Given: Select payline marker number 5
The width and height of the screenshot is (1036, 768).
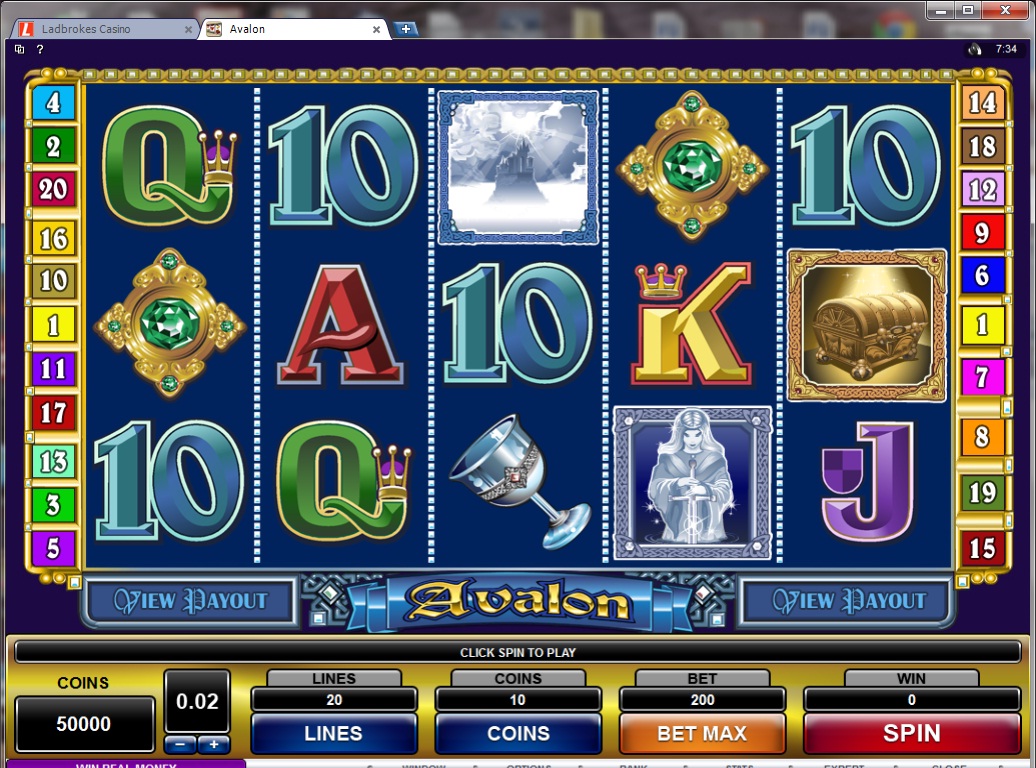Looking at the screenshot, I should (53, 548).
